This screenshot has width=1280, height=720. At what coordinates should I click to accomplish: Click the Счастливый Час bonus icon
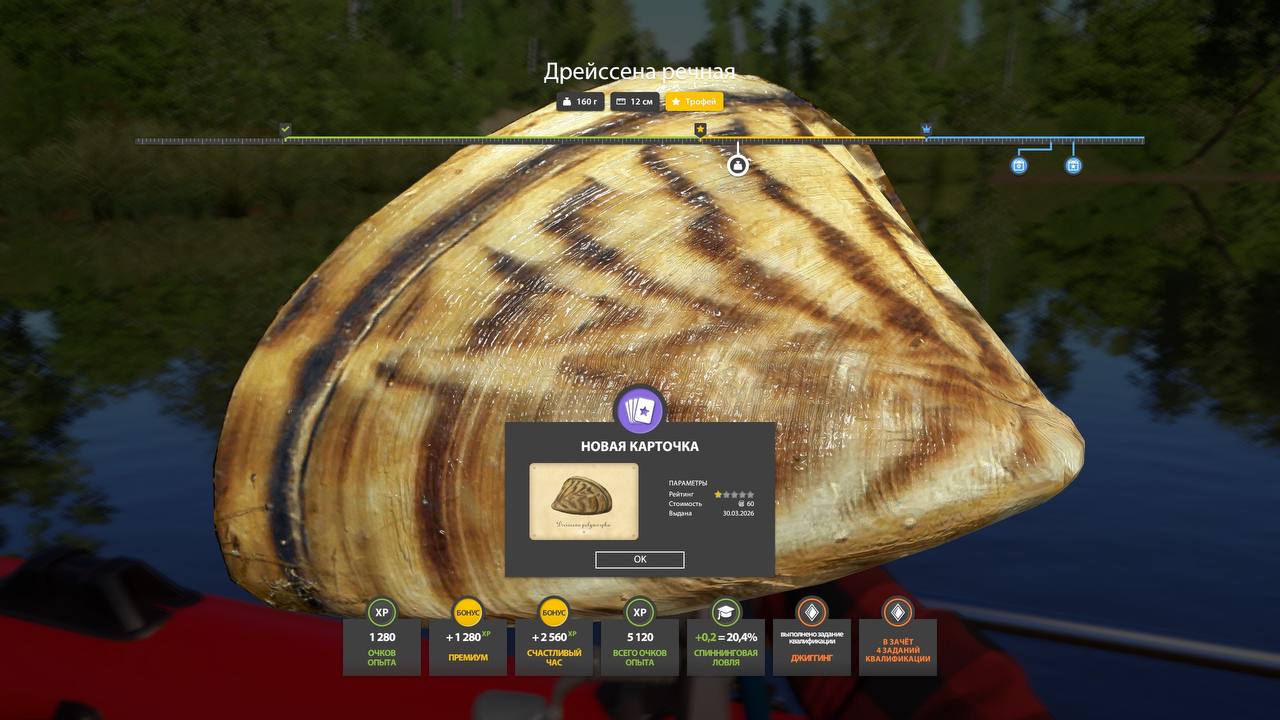click(x=554, y=611)
